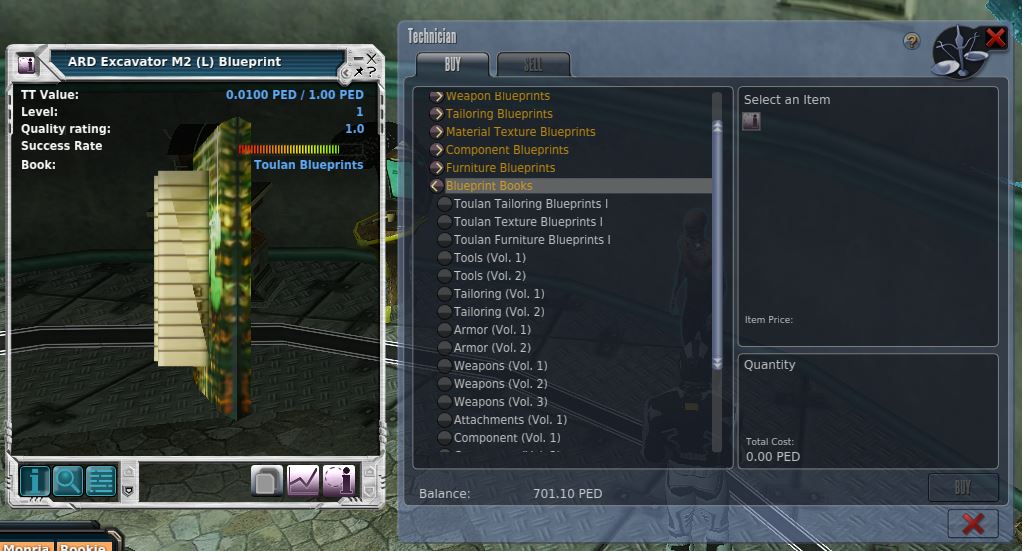1022x551 pixels.
Task: Cancel the trade with bottom red X
Action: [972, 522]
